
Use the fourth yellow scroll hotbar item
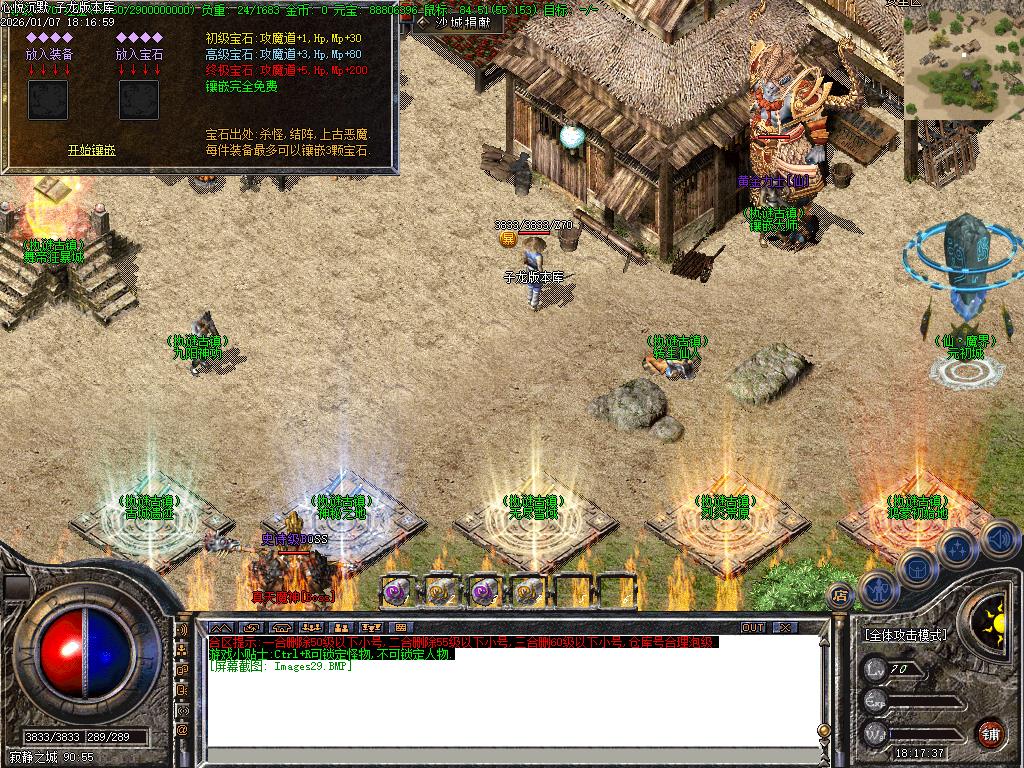[528, 590]
